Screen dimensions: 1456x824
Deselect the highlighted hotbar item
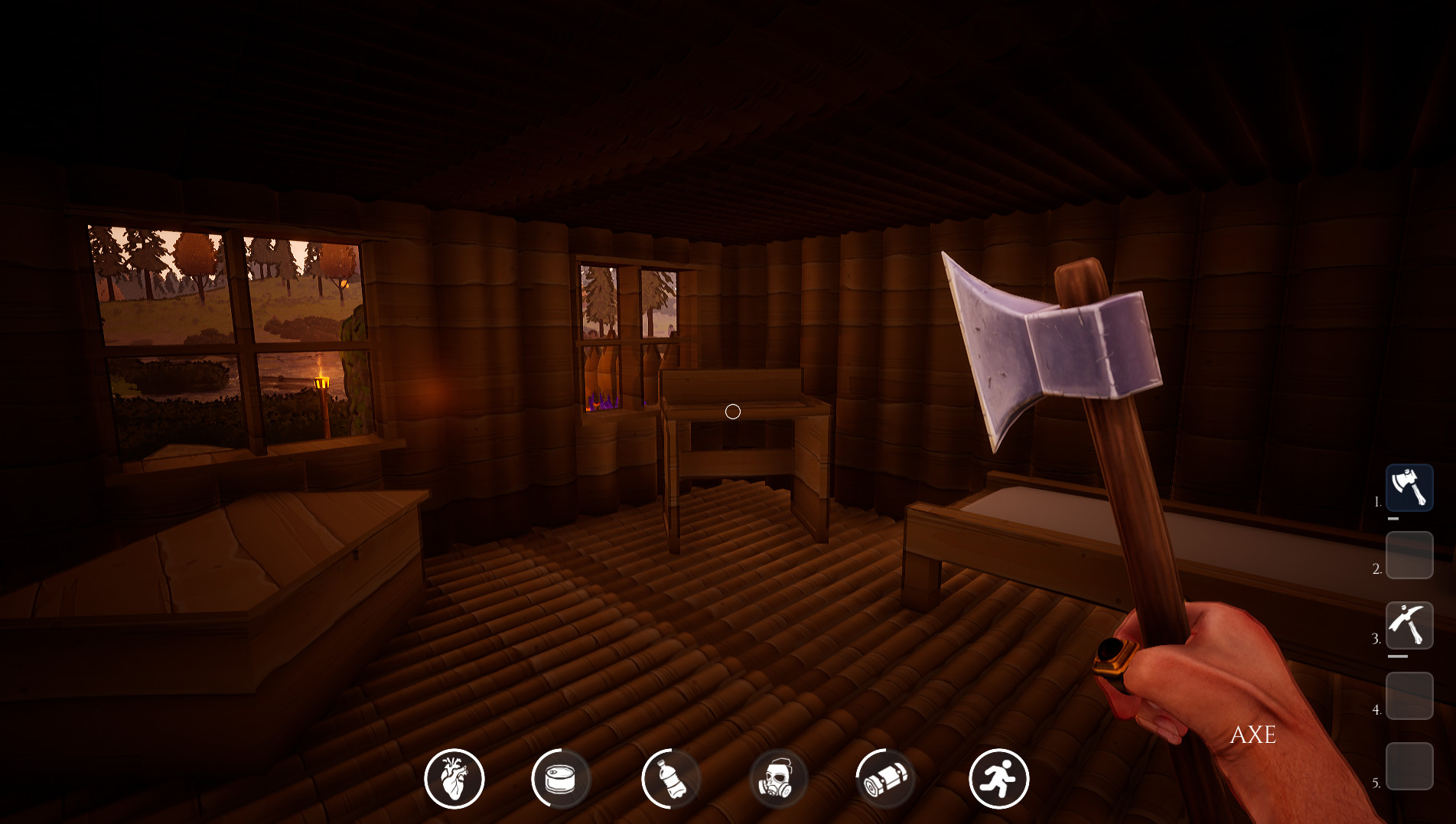coord(1409,487)
